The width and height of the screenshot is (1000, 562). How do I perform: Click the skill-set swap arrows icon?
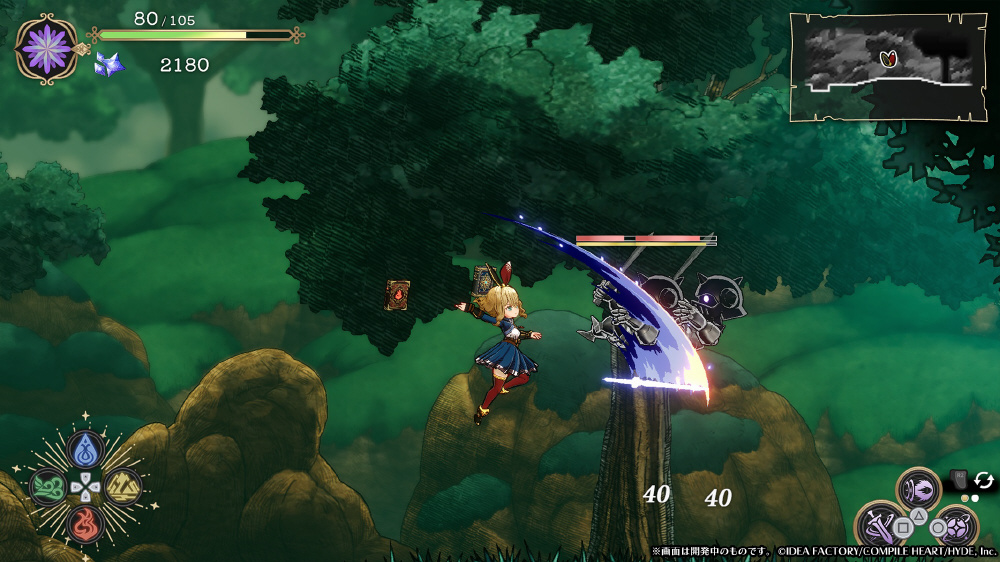pyautogui.click(x=983, y=480)
